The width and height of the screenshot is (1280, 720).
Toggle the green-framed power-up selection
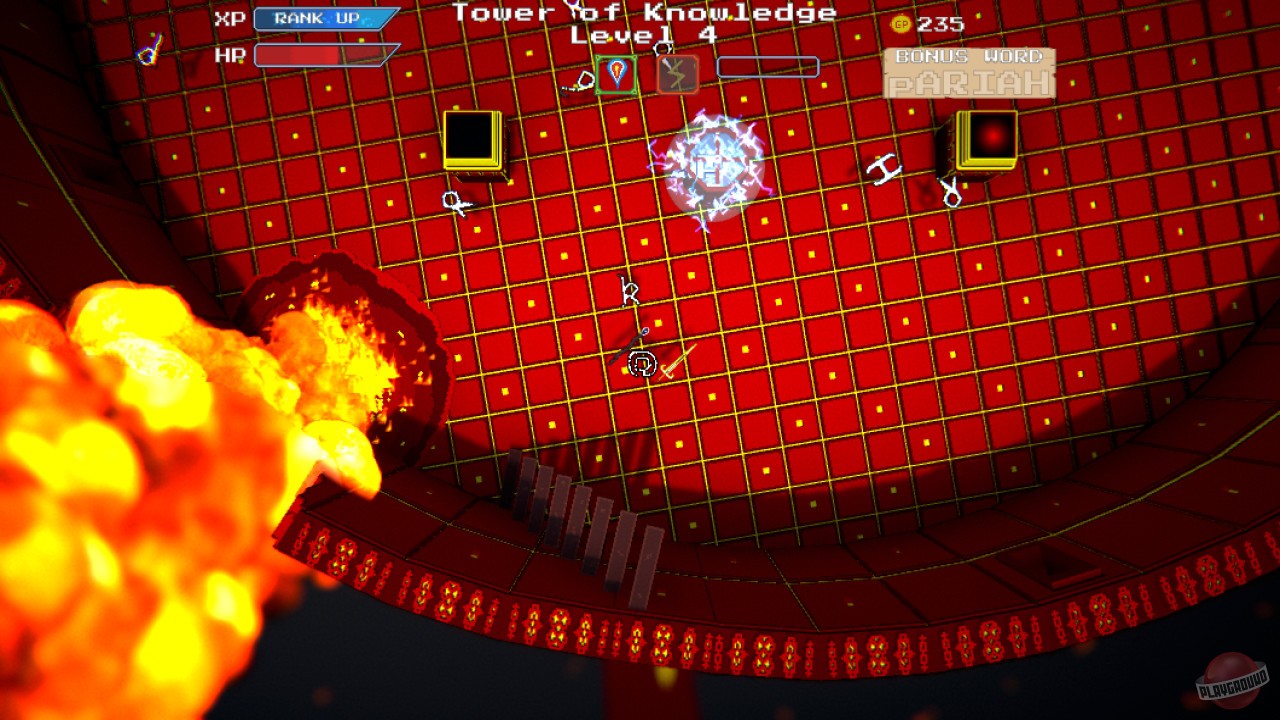[615, 75]
